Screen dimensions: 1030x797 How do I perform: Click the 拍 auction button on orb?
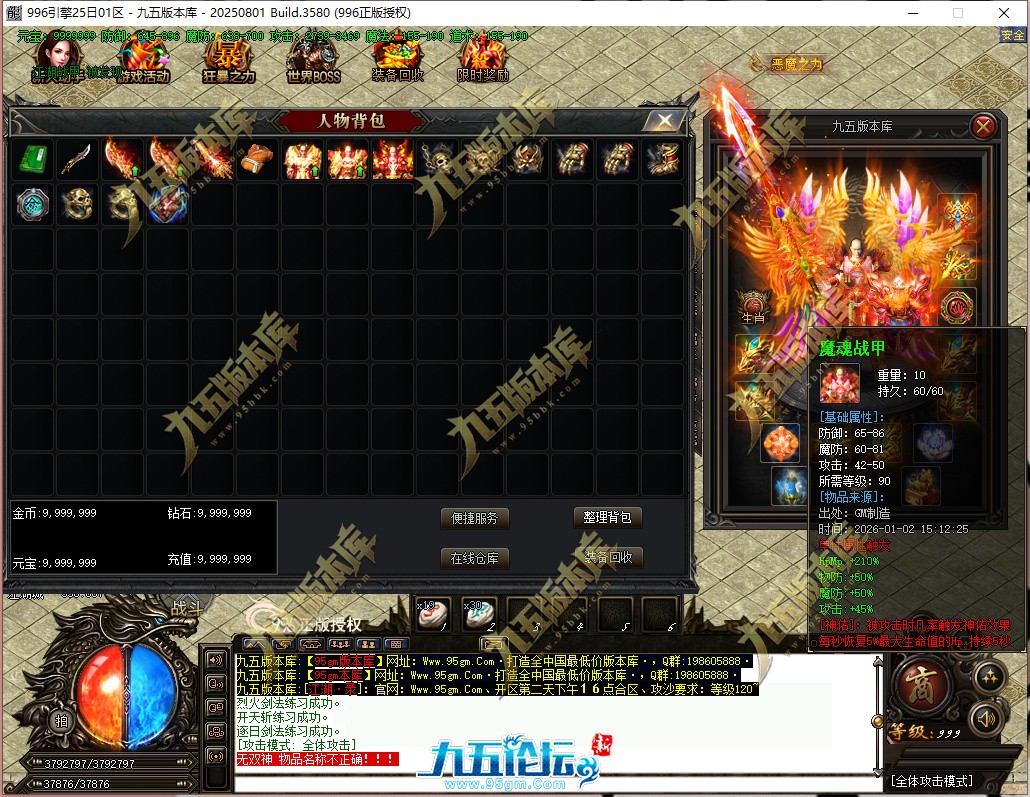62,720
